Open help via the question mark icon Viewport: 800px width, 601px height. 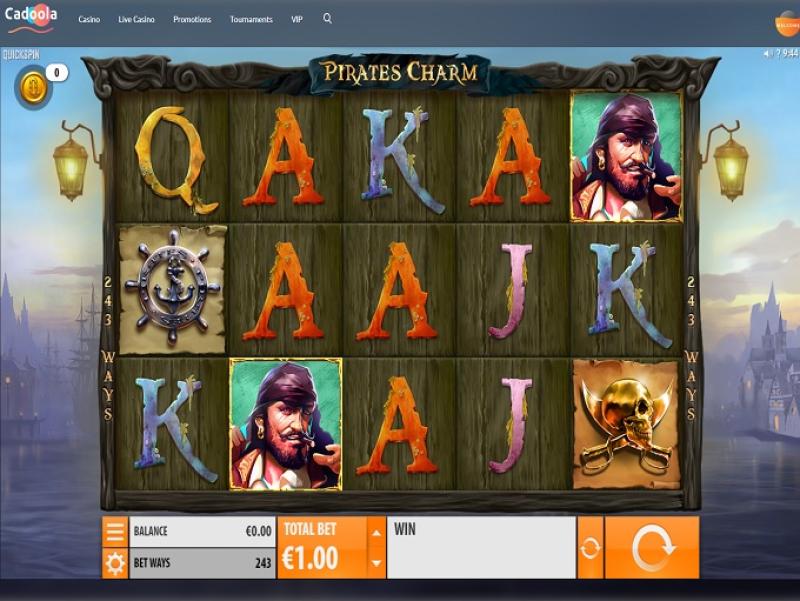click(777, 54)
